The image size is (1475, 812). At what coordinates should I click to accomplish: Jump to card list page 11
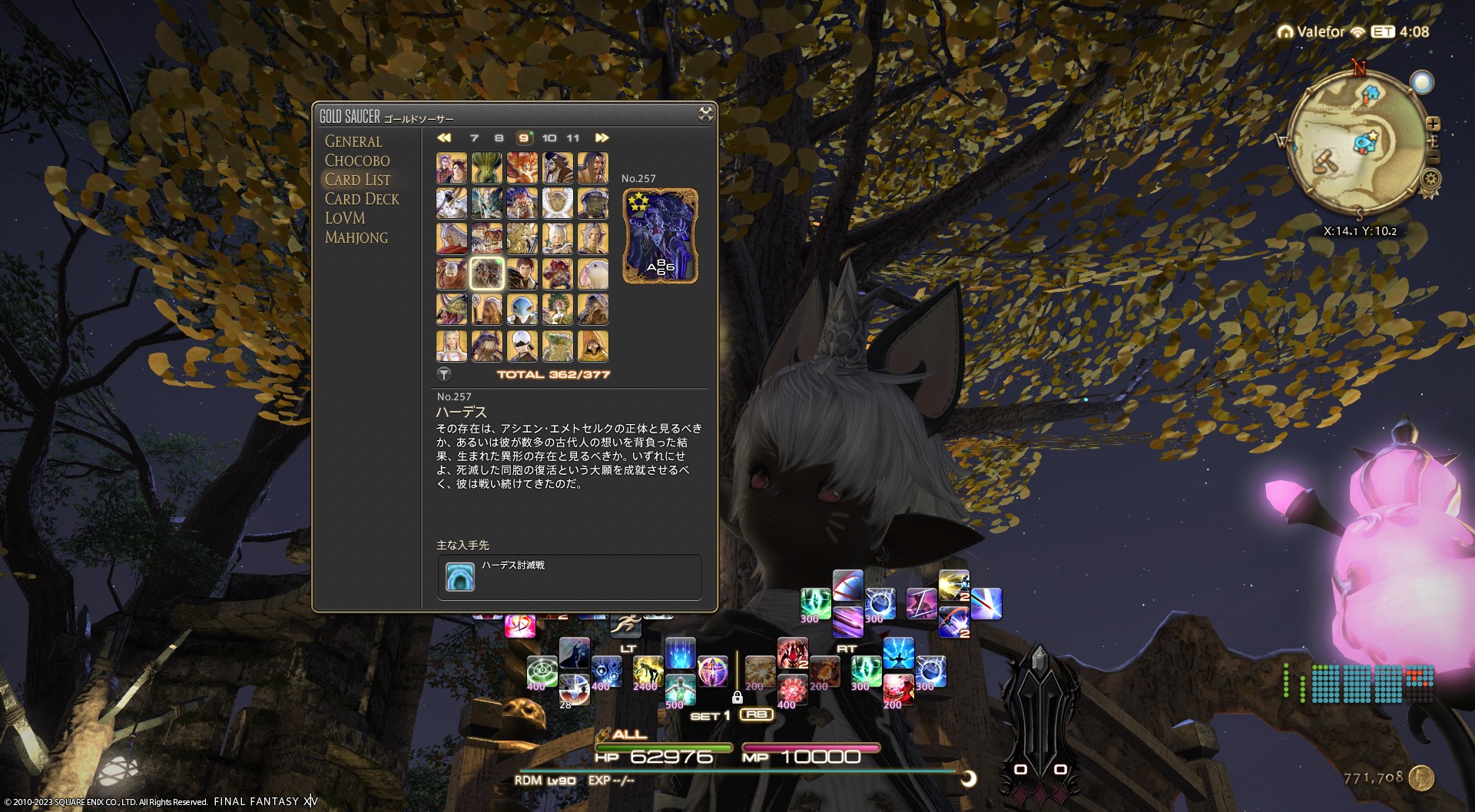[x=573, y=138]
